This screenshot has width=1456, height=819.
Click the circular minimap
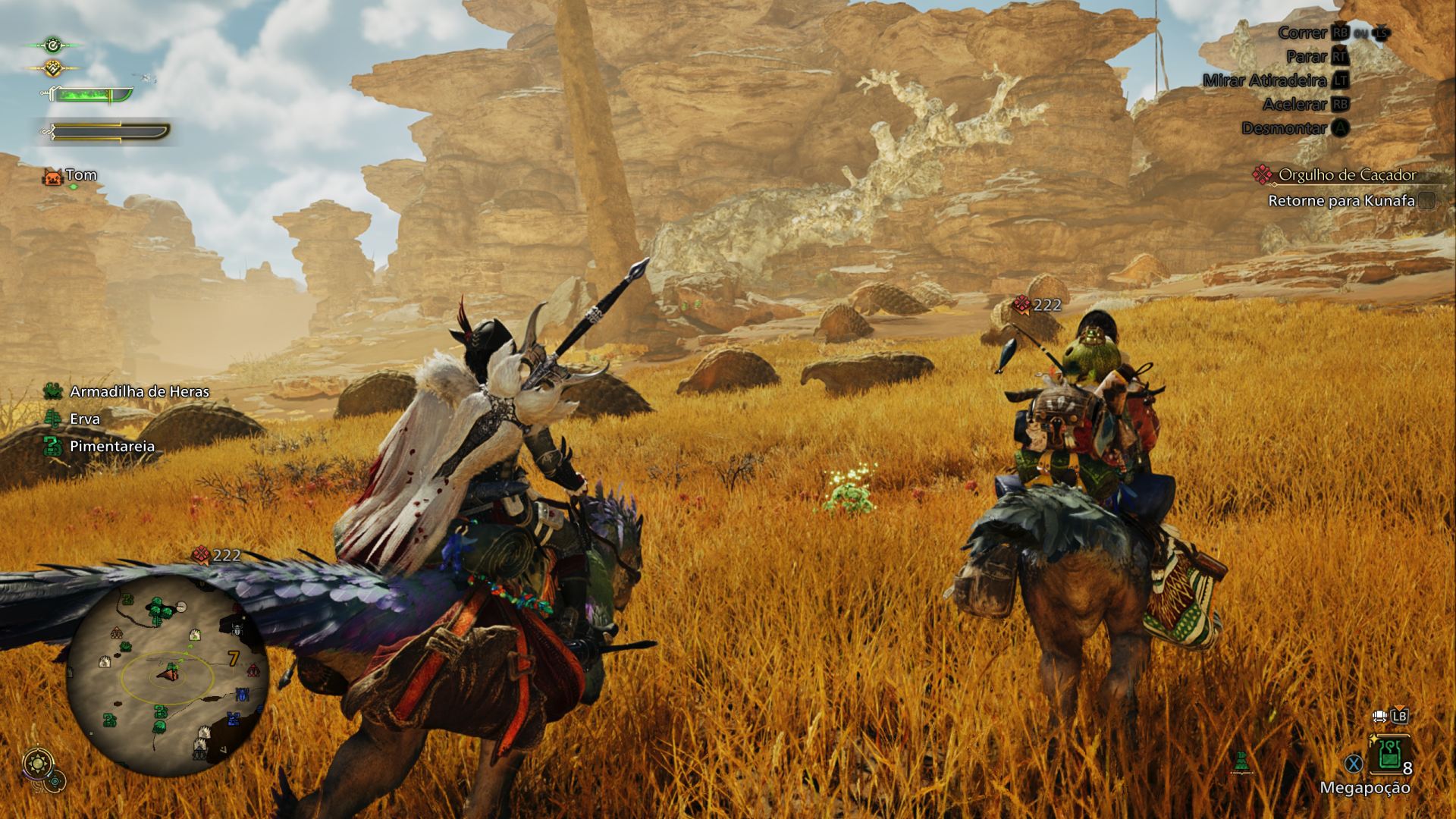[168, 669]
